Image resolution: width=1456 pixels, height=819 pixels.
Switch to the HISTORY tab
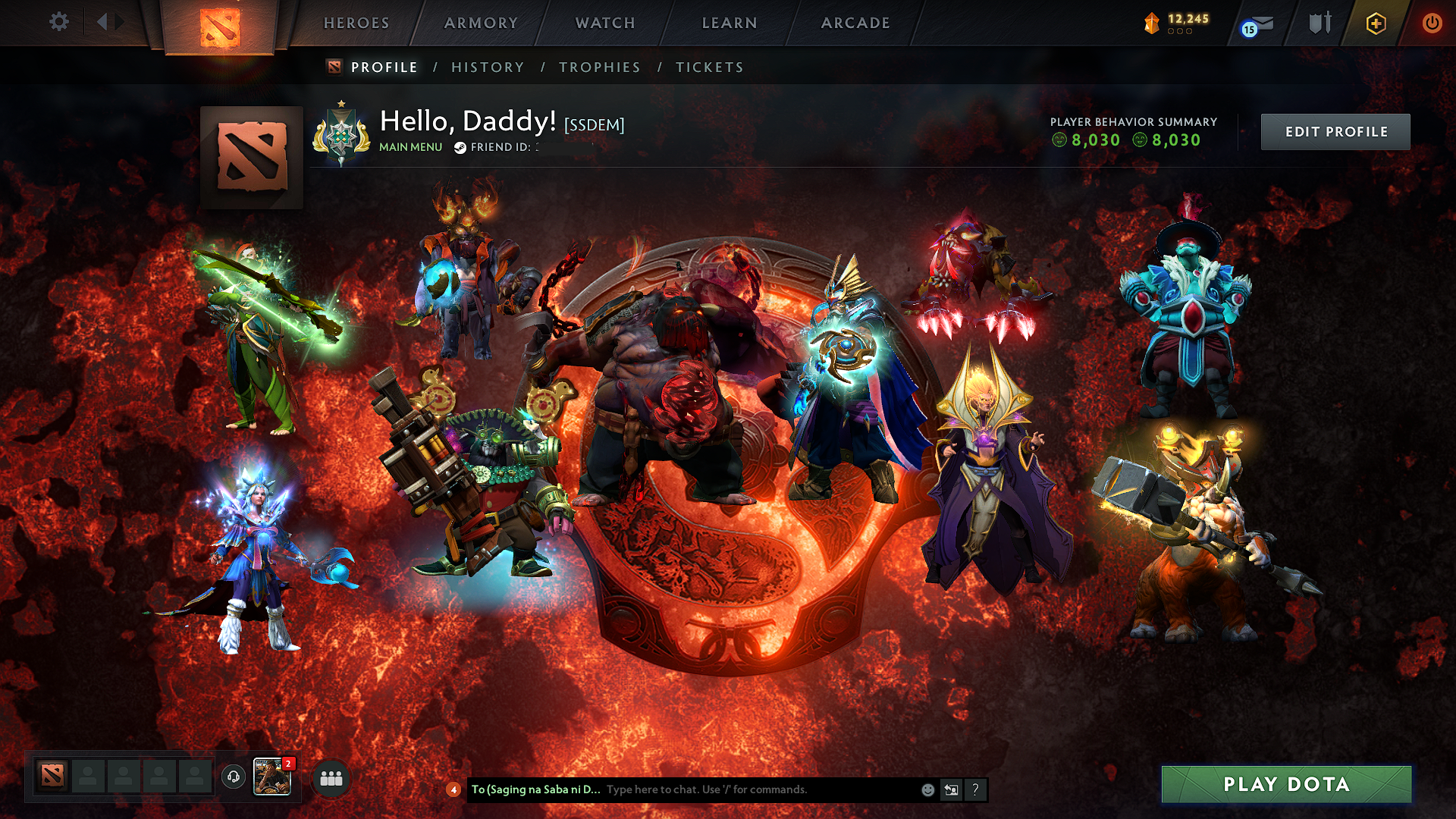tap(488, 67)
